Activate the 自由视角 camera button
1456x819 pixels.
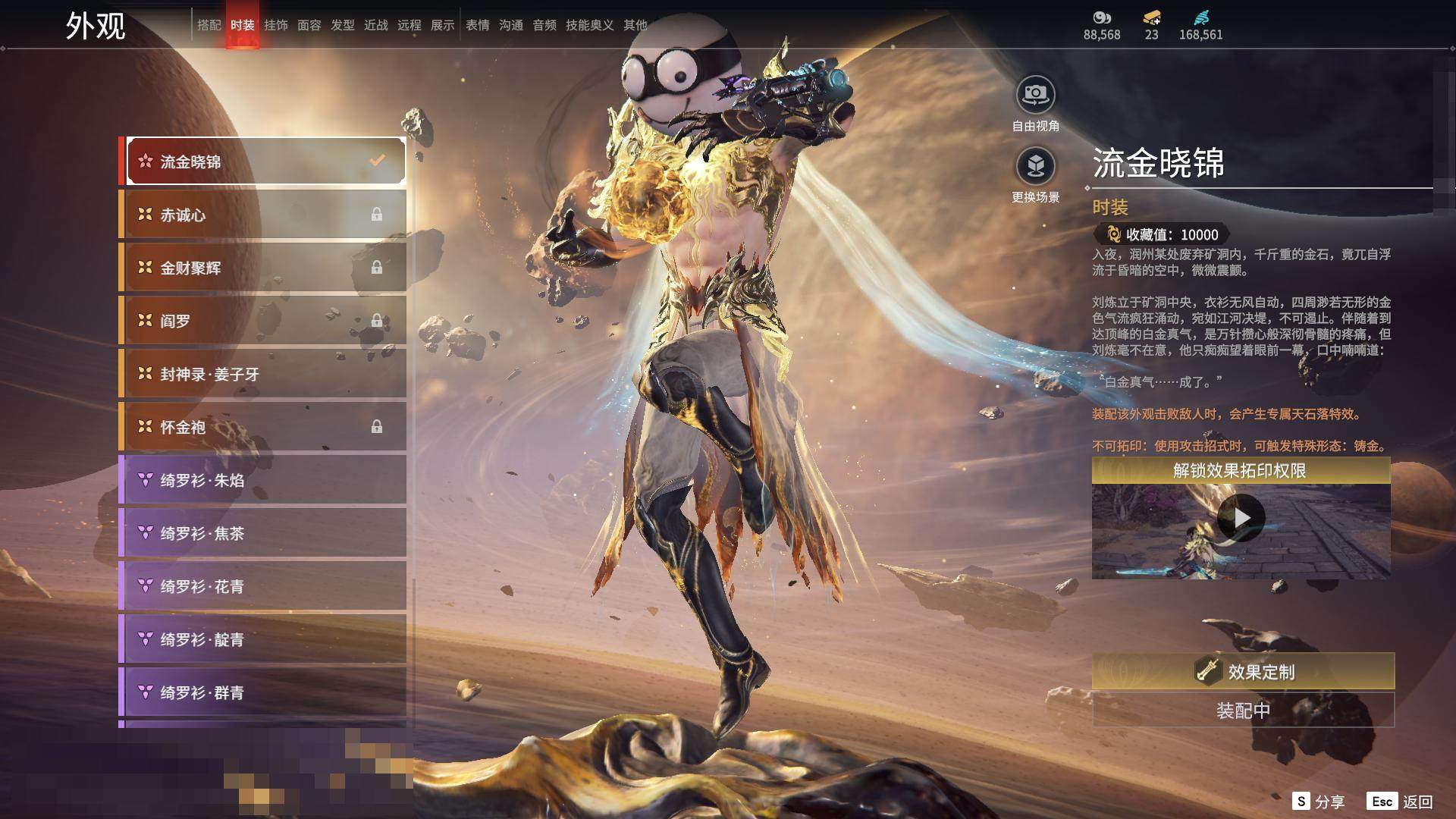pos(1035,96)
